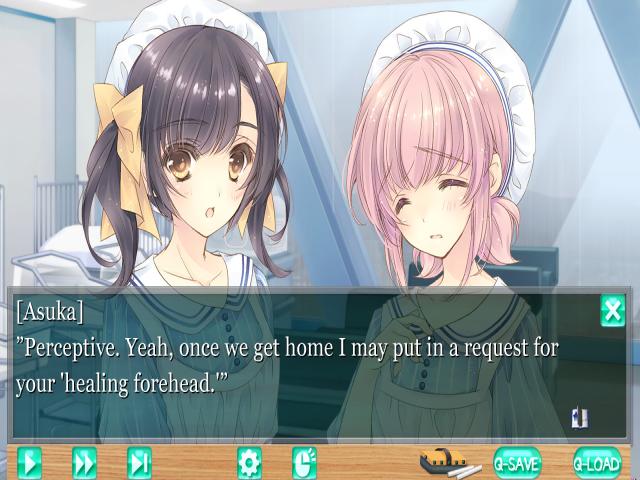Close the dialogue box with the X

pyautogui.click(x=612, y=311)
